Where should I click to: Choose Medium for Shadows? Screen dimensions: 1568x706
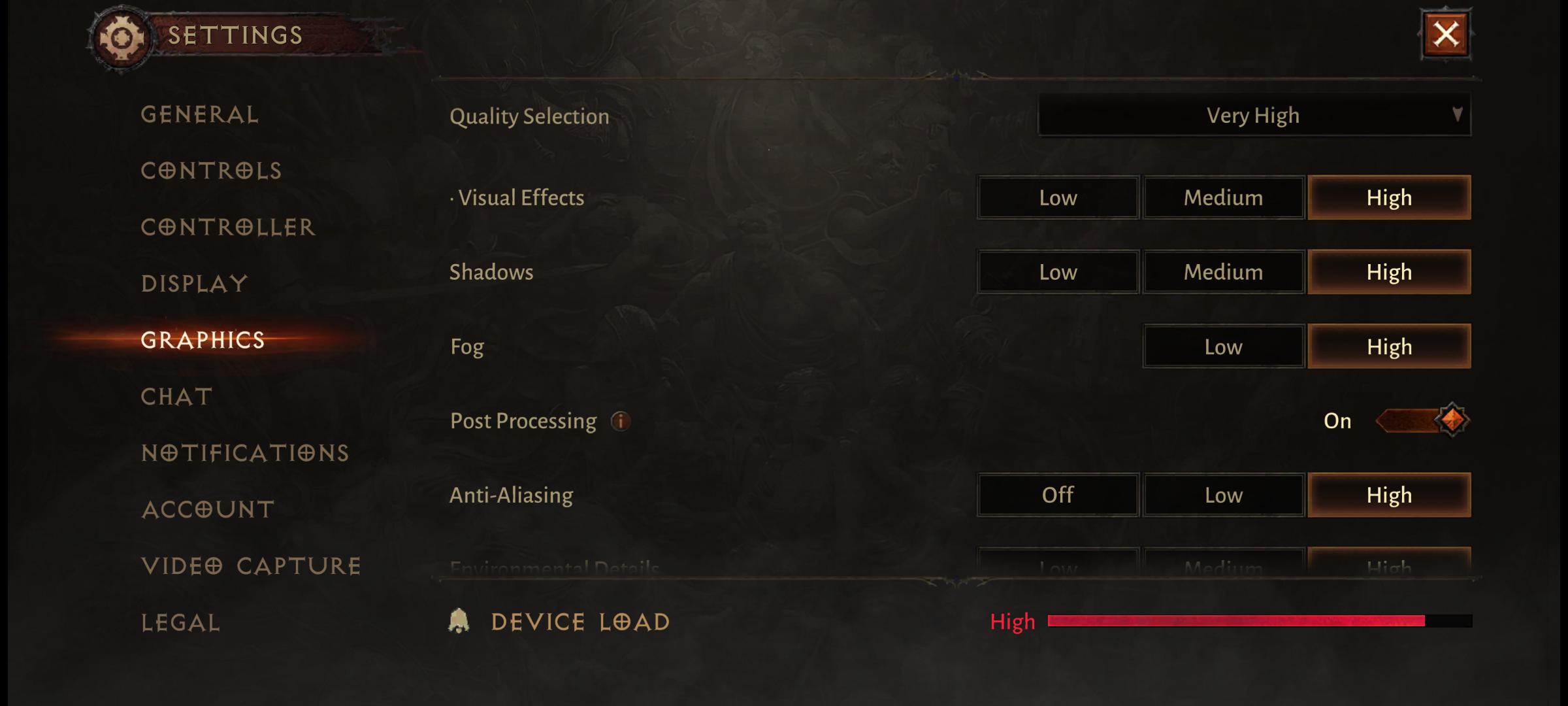[x=1223, y=272]
